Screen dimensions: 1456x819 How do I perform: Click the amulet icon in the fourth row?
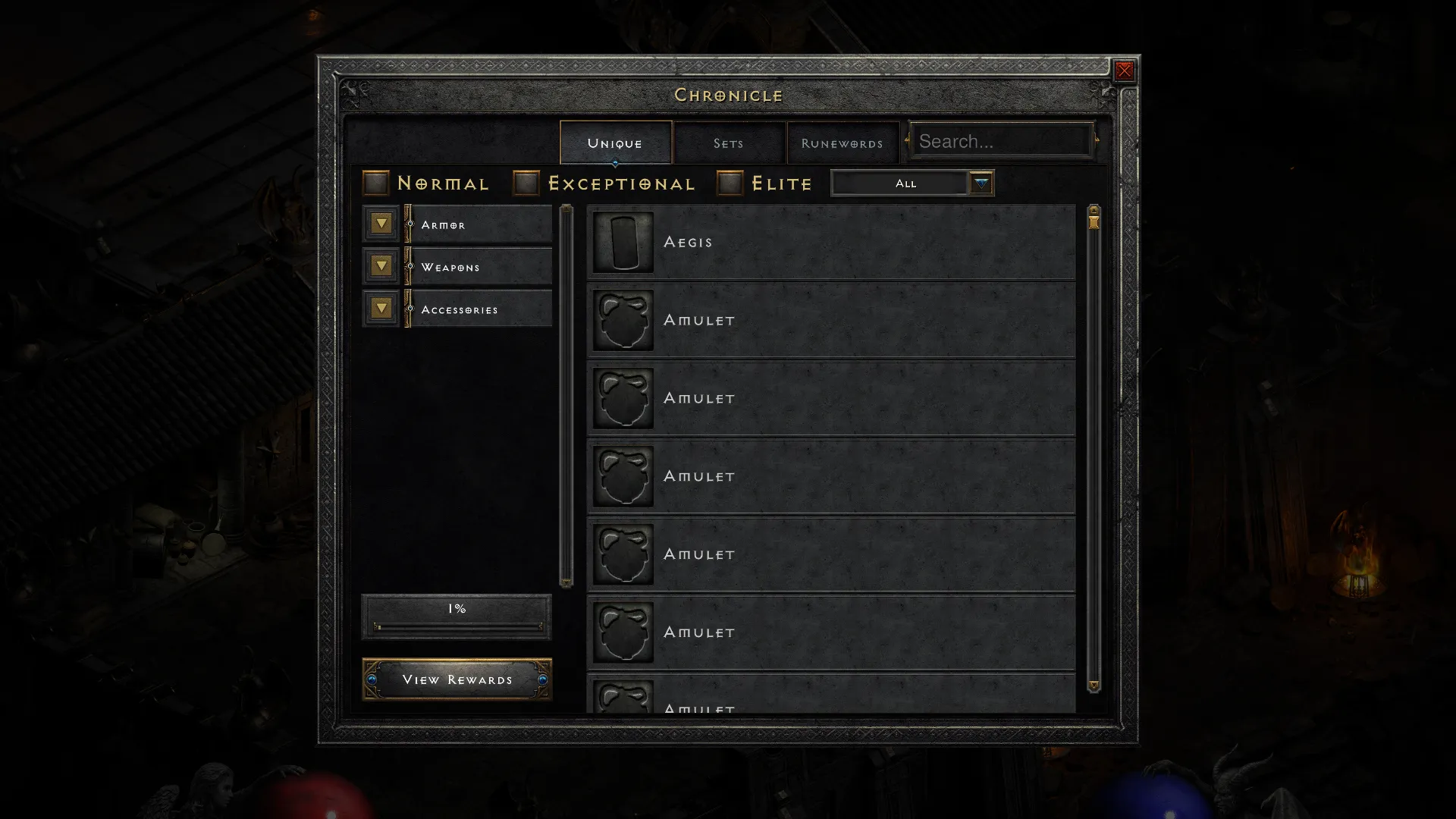pos(623,475)
